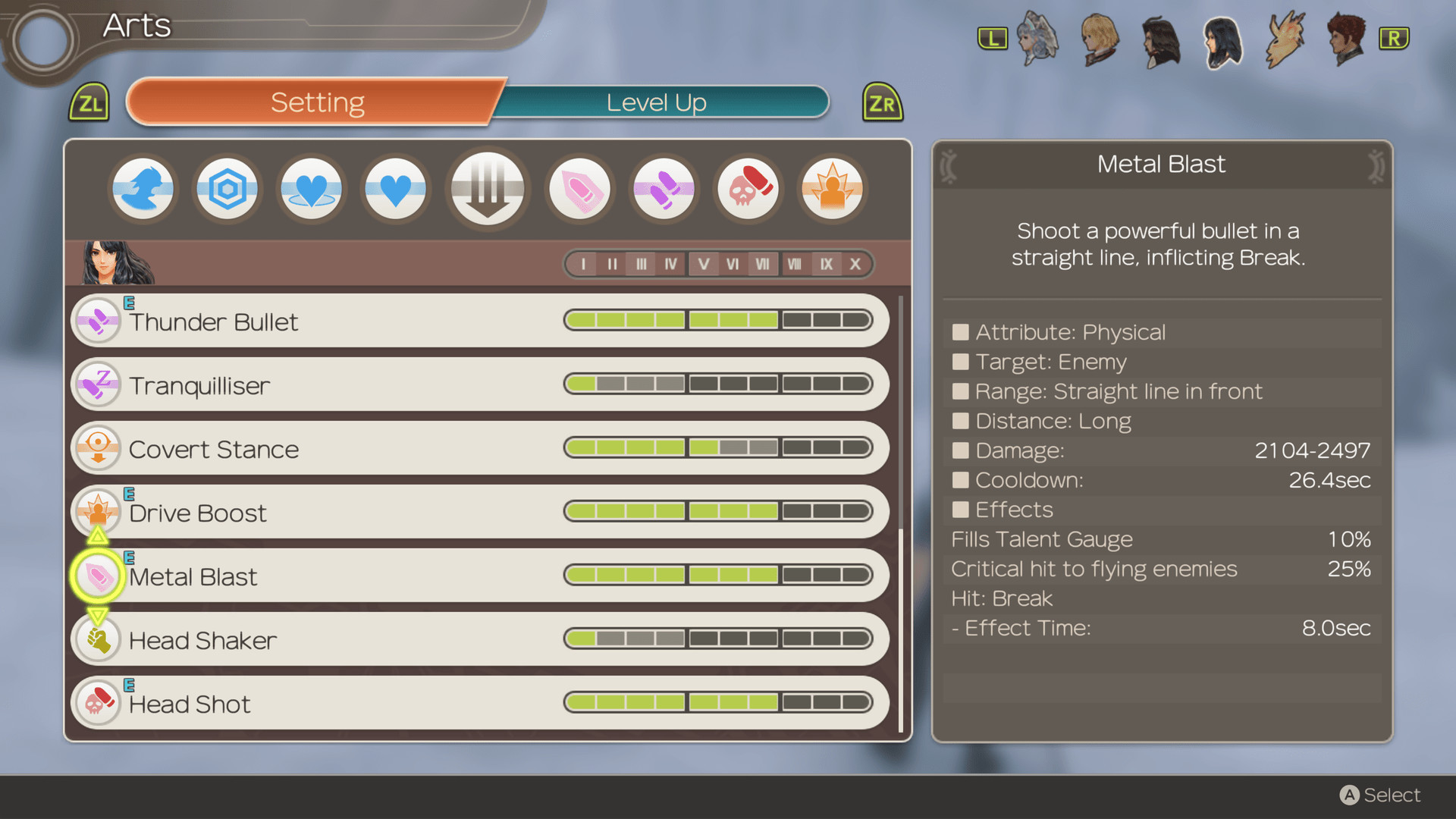Open the Setting tab
Image resolution: width=1456 pixels, height=819 pixels.
click(317, 102)
